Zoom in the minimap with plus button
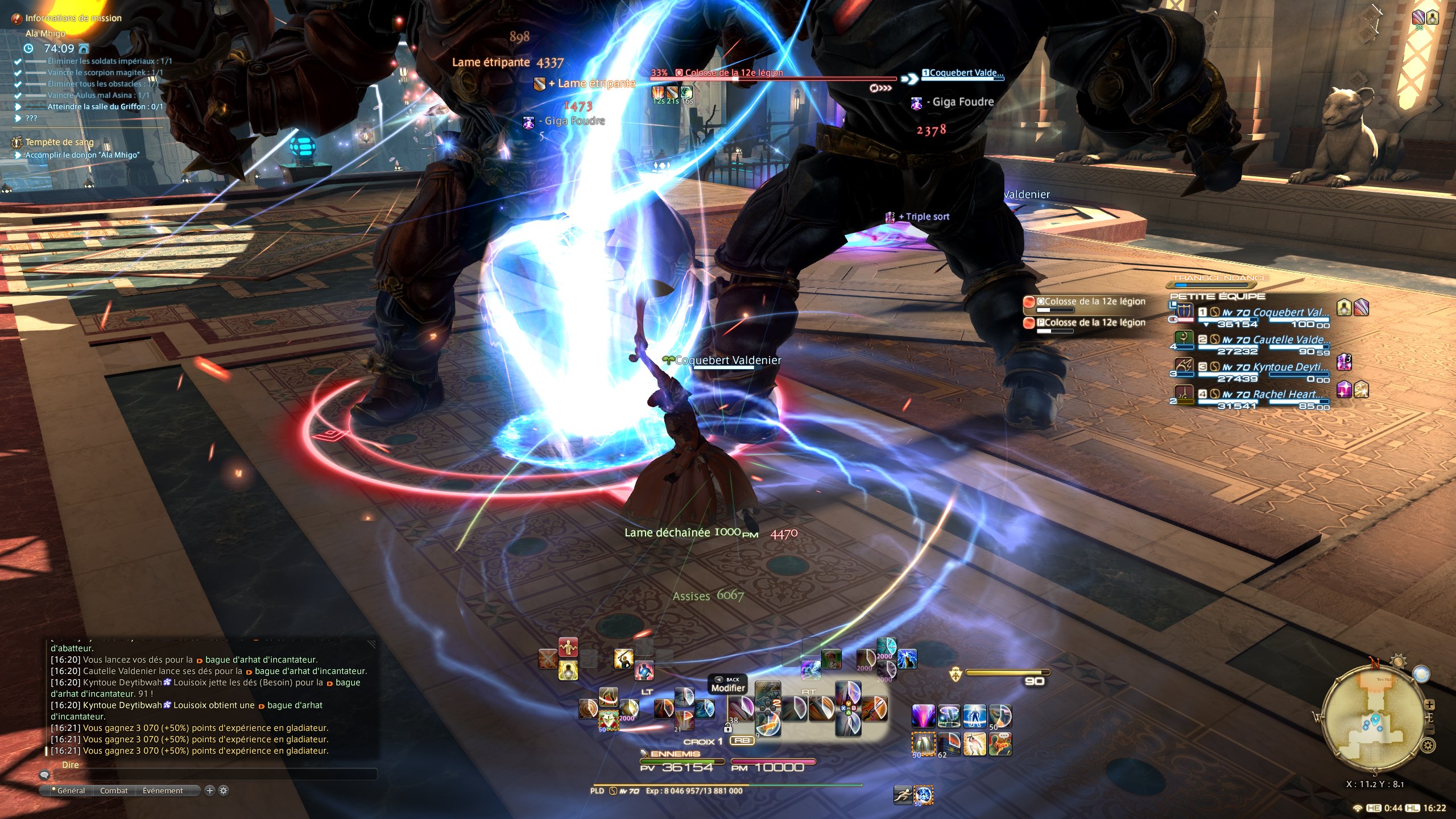This screenshot has height=819, width=1456. click(x=1429, y=705)
